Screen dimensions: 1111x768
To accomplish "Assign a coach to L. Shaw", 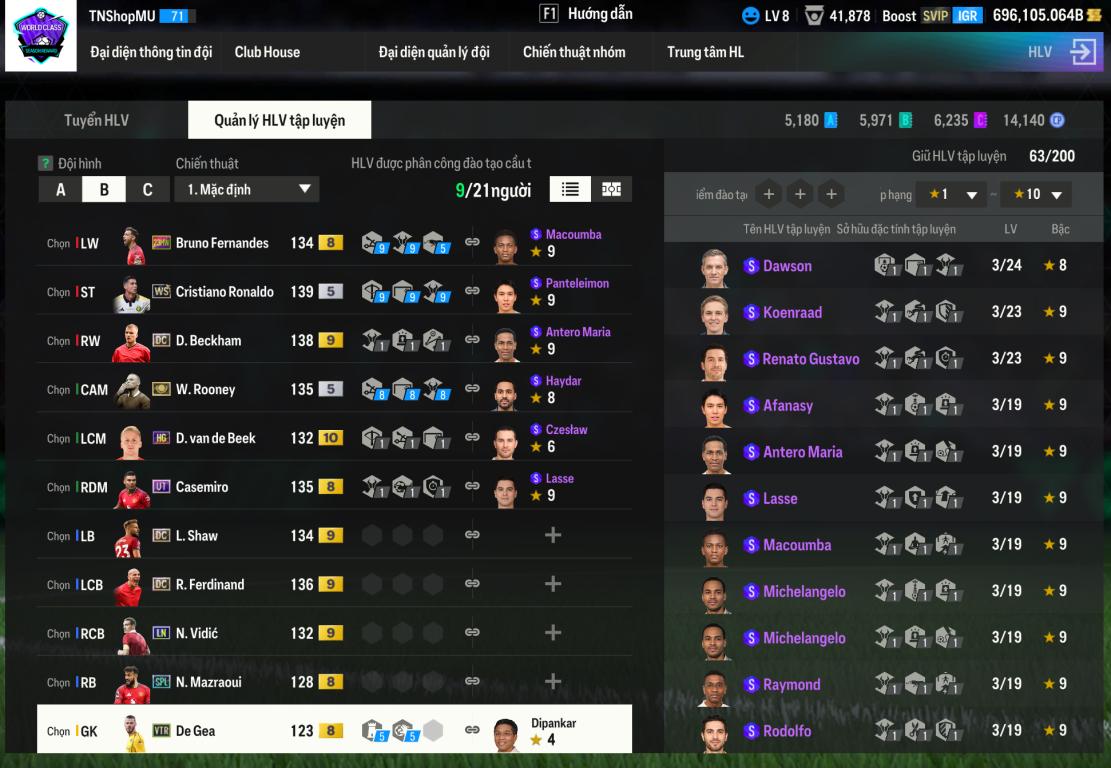I will click(552, 536).
